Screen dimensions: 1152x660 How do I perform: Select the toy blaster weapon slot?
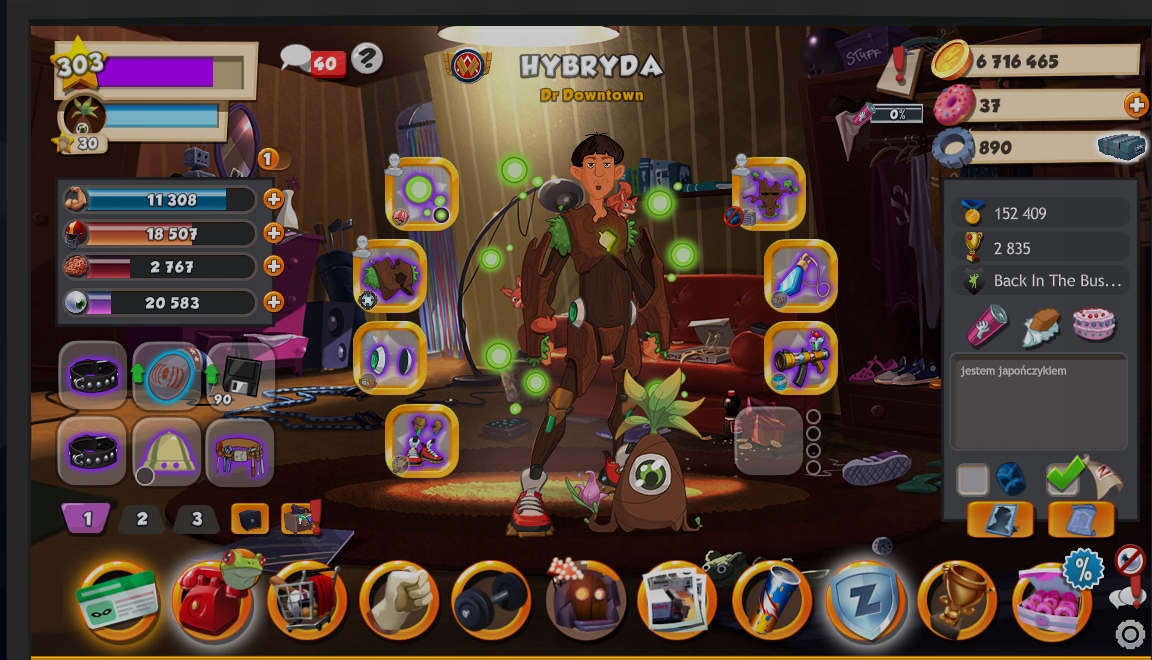[x=801, y=357]
